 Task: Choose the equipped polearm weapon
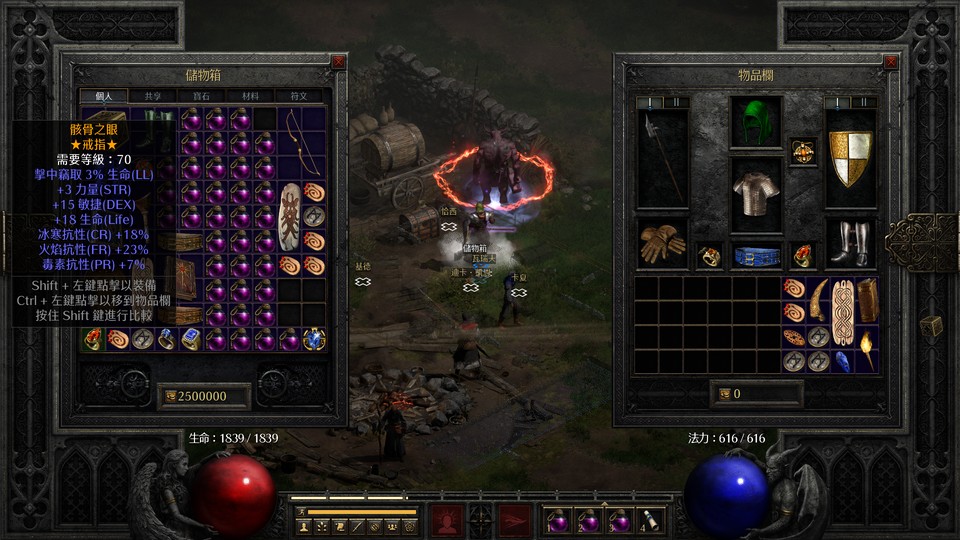point(661,156)
